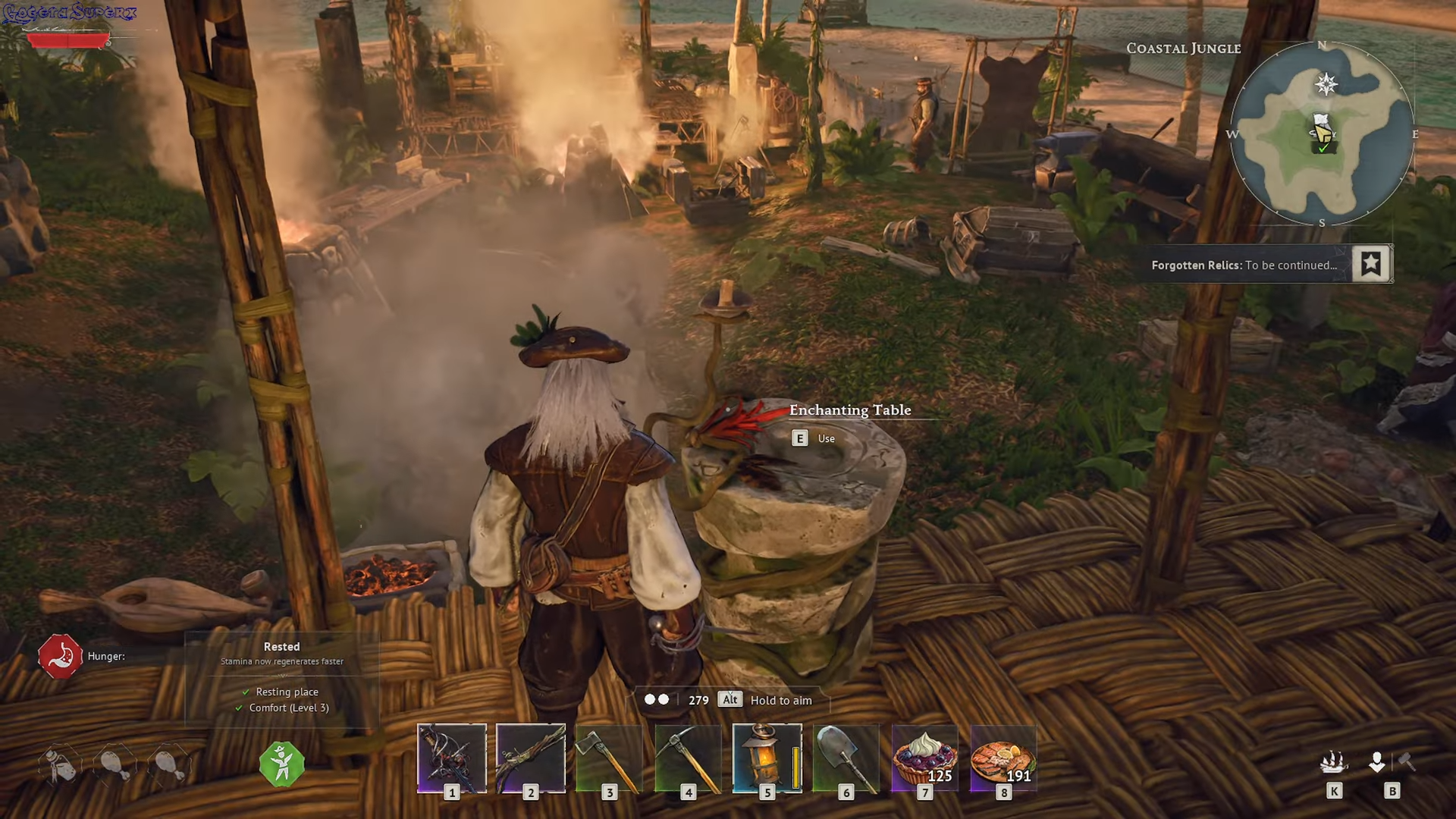Select the axe hotbar slot
This screenshot has width=1456, height=819.
pyautogui.click(x=610, y=758)
